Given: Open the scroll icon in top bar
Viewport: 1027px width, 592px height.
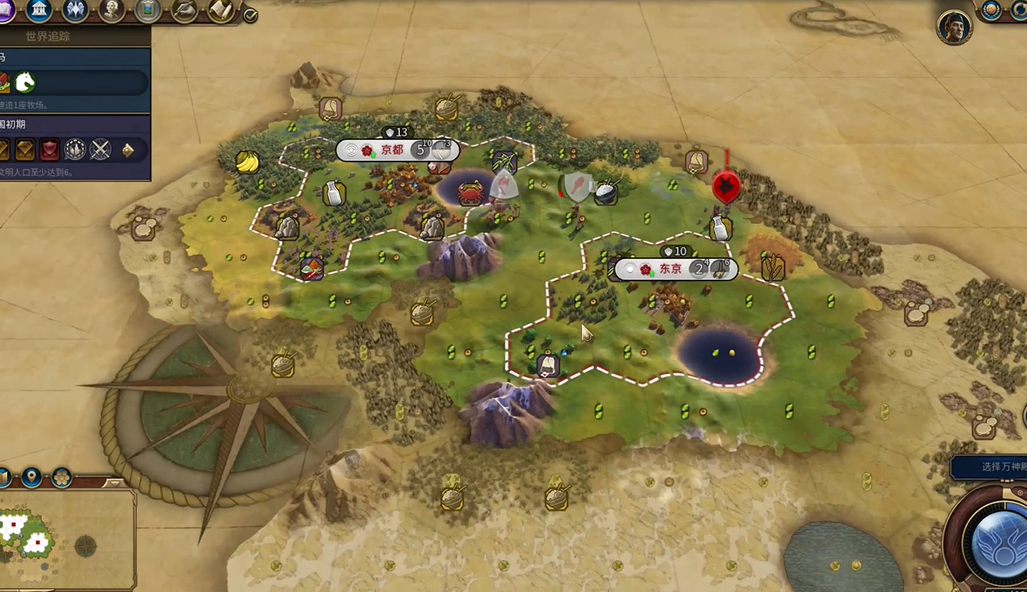Looking at the screenshot, I should [220, 10].
